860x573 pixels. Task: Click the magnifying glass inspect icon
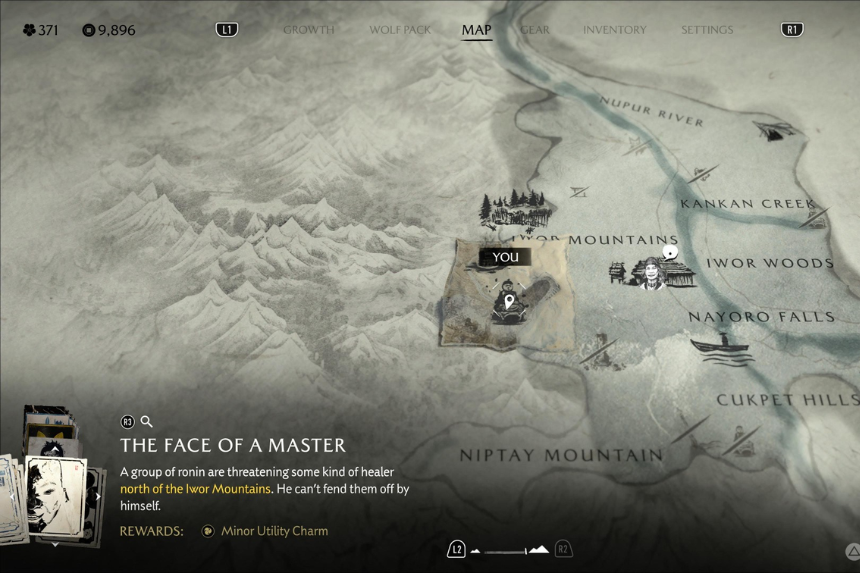(146, 422)
